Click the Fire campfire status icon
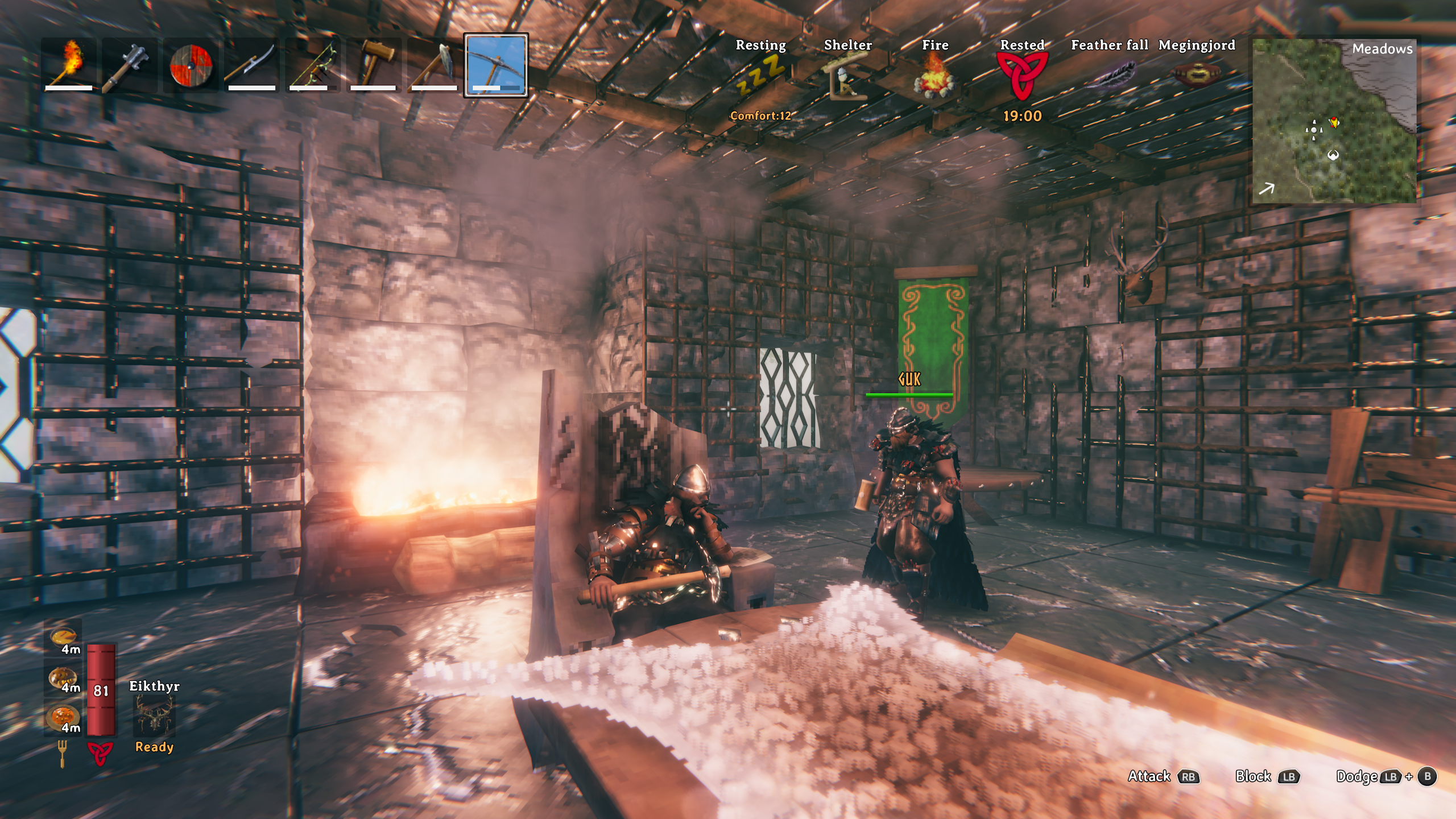Image resolution: width=1456 pixels, height=819 pixels. pyautogui.click(x=934, y=77)
